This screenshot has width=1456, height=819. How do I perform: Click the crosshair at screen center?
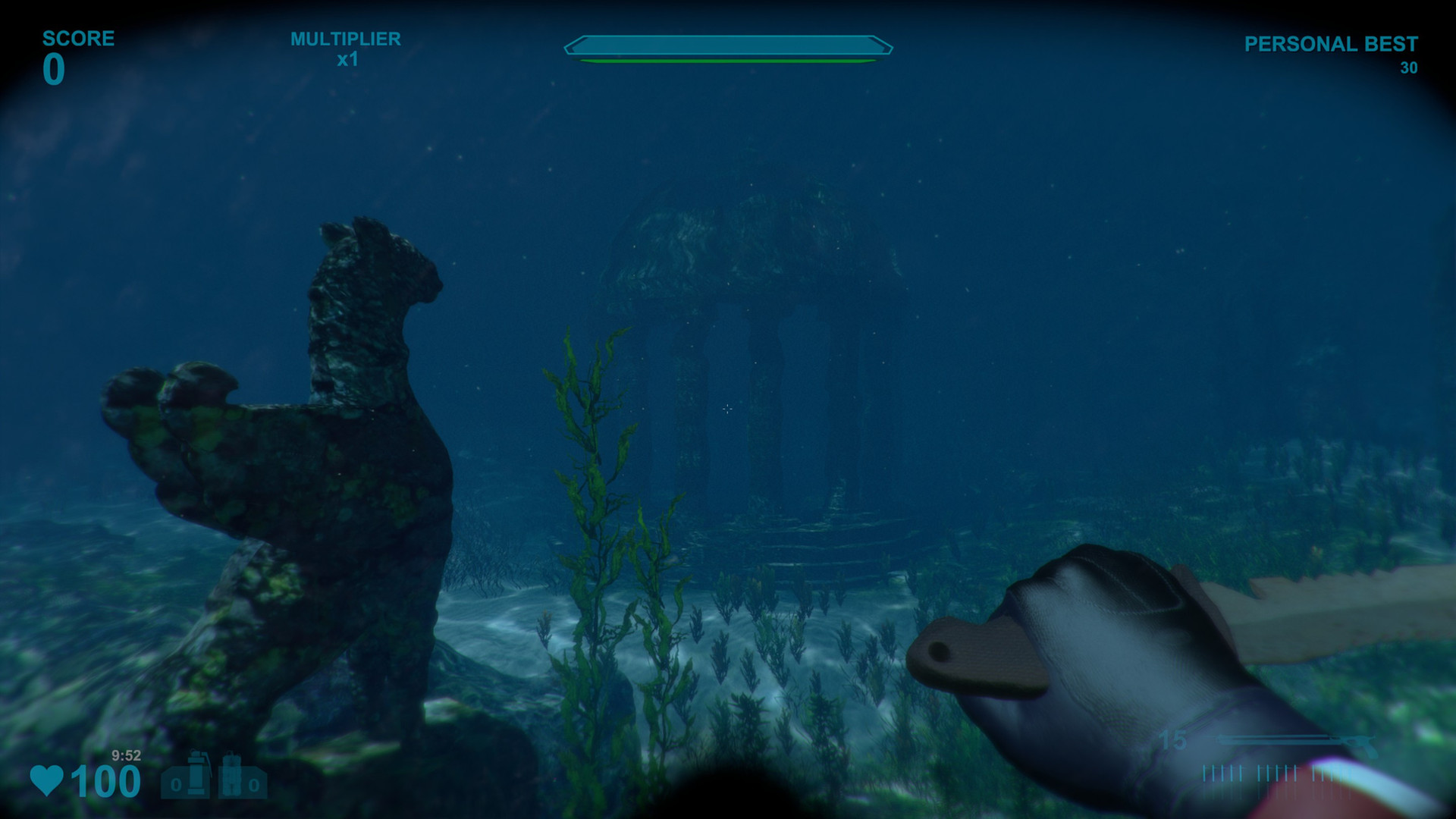[728, 409]
